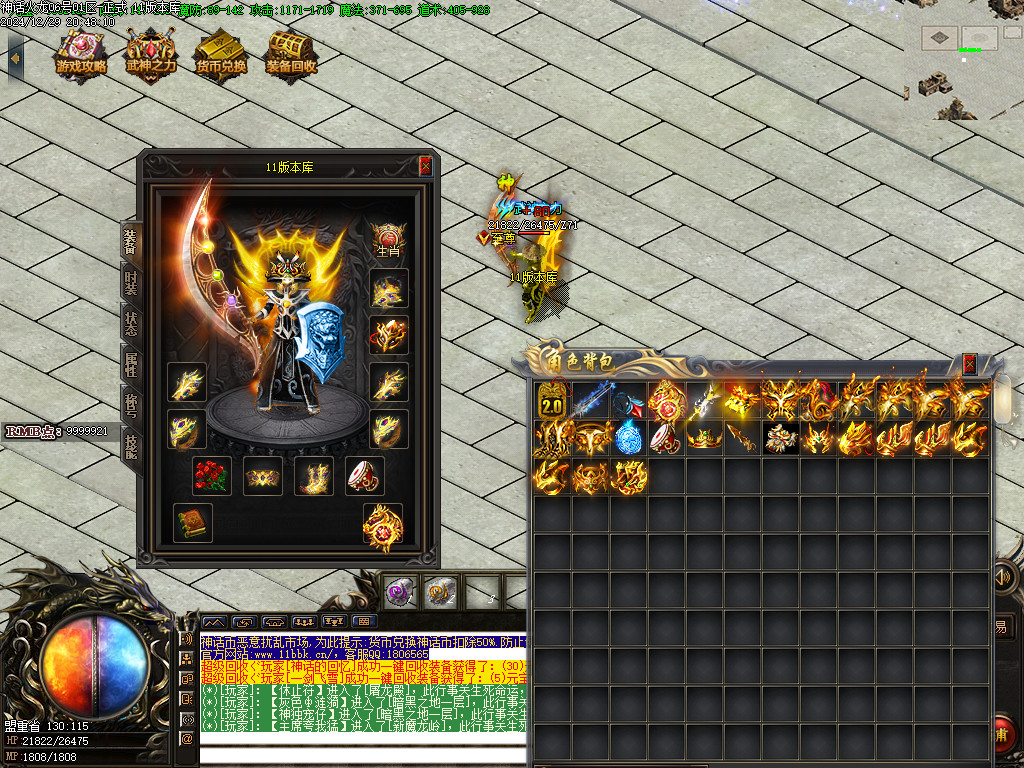Select the 2.0 gold token in backpack
This screenshot has height=768, width=1024.
(x=552, y=400)
